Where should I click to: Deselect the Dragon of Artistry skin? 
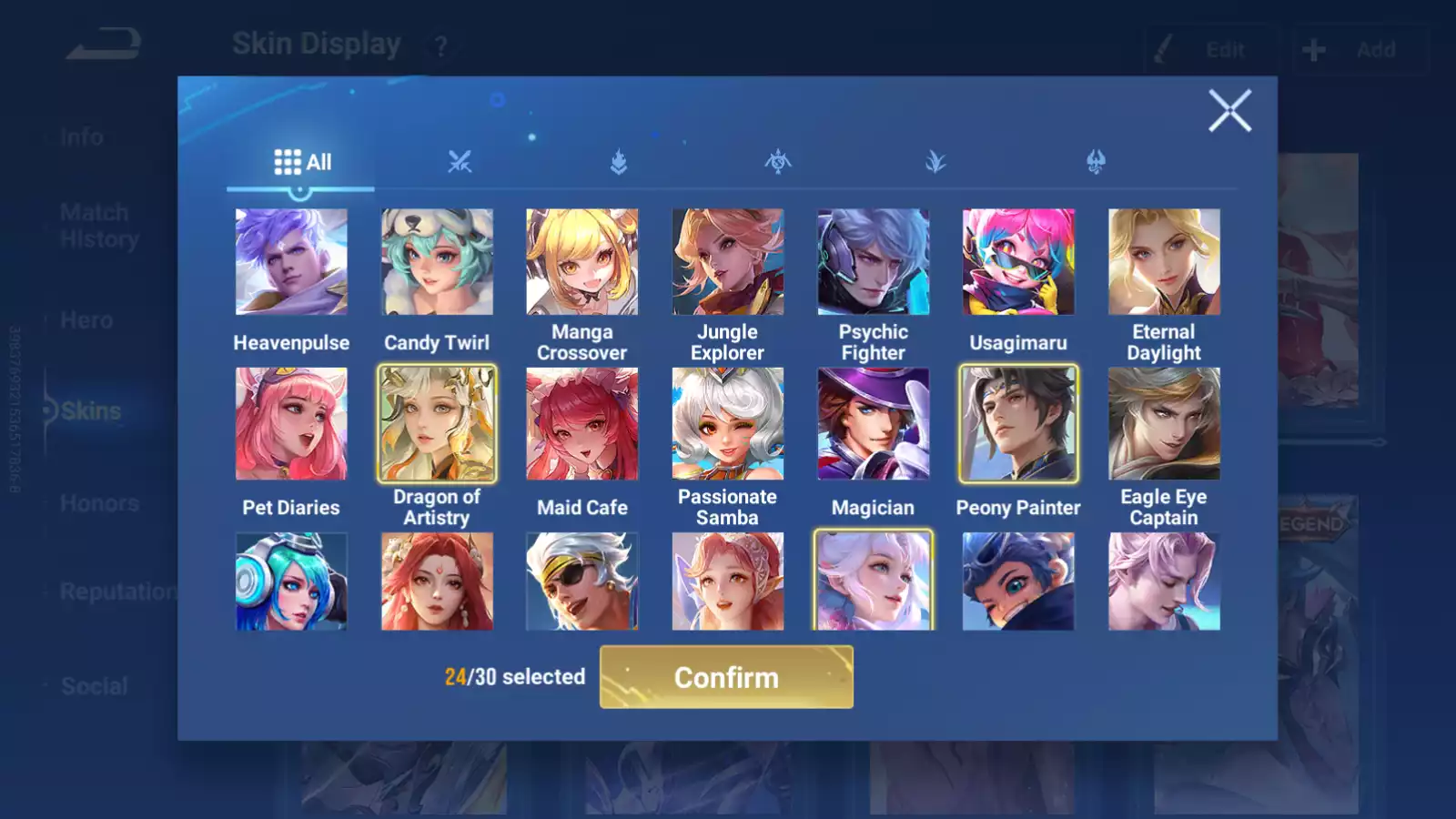(437, 423)
